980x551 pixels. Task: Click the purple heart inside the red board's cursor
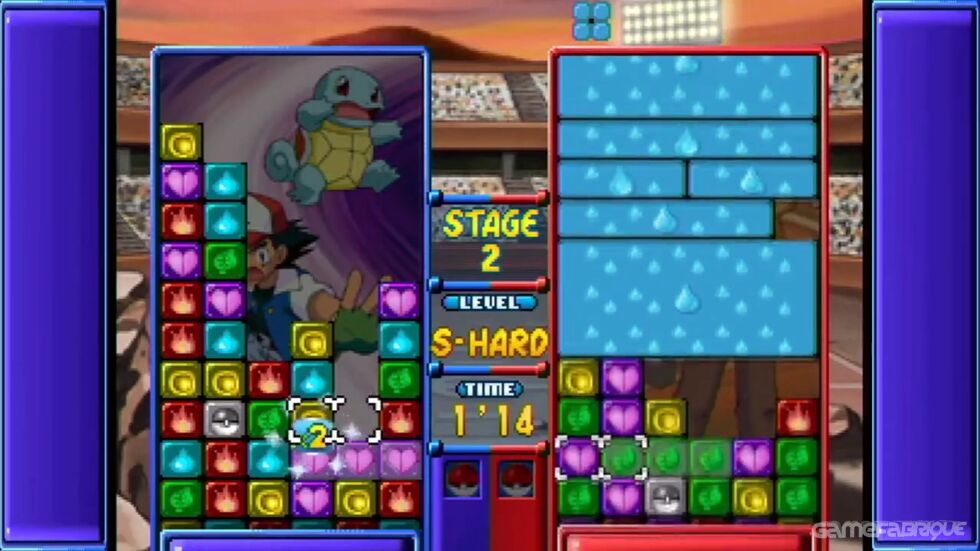[579, 457]
